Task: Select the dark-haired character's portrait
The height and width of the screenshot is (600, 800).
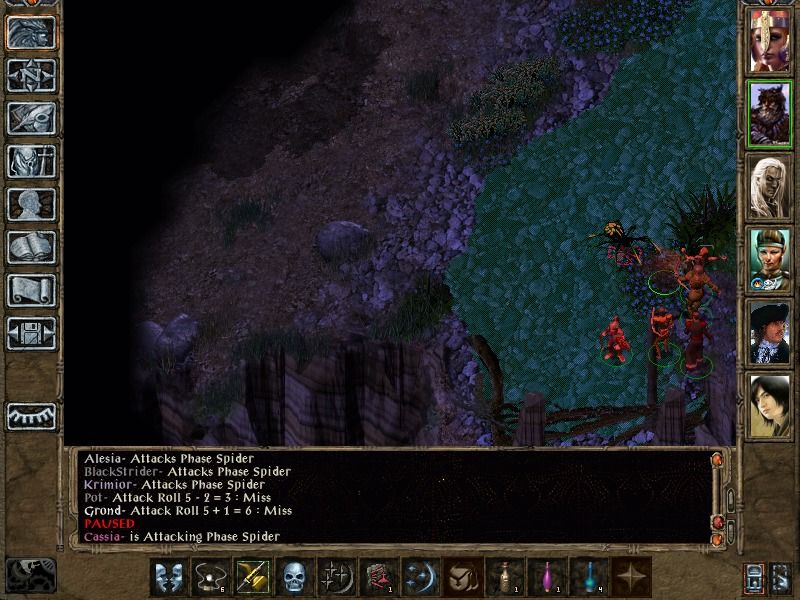Action: tap(771, 405)
